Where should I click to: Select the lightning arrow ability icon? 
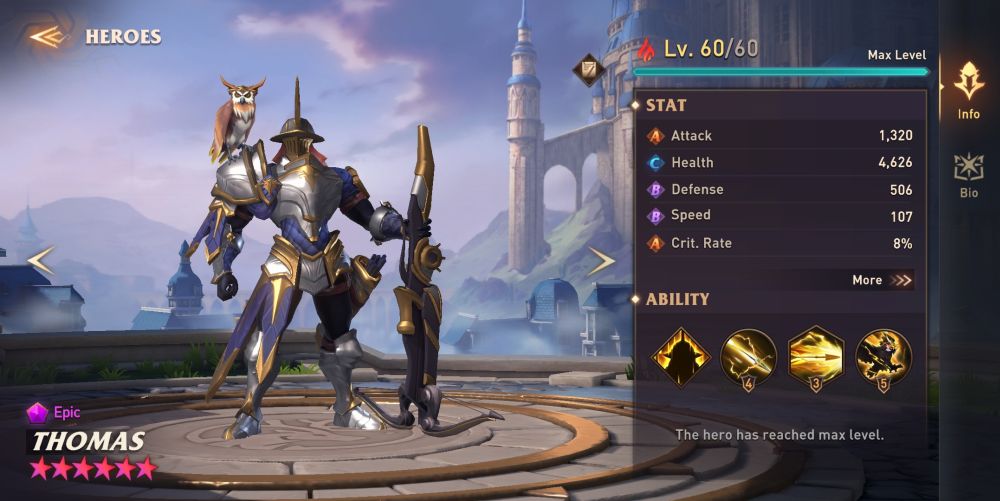coord(748,357)
